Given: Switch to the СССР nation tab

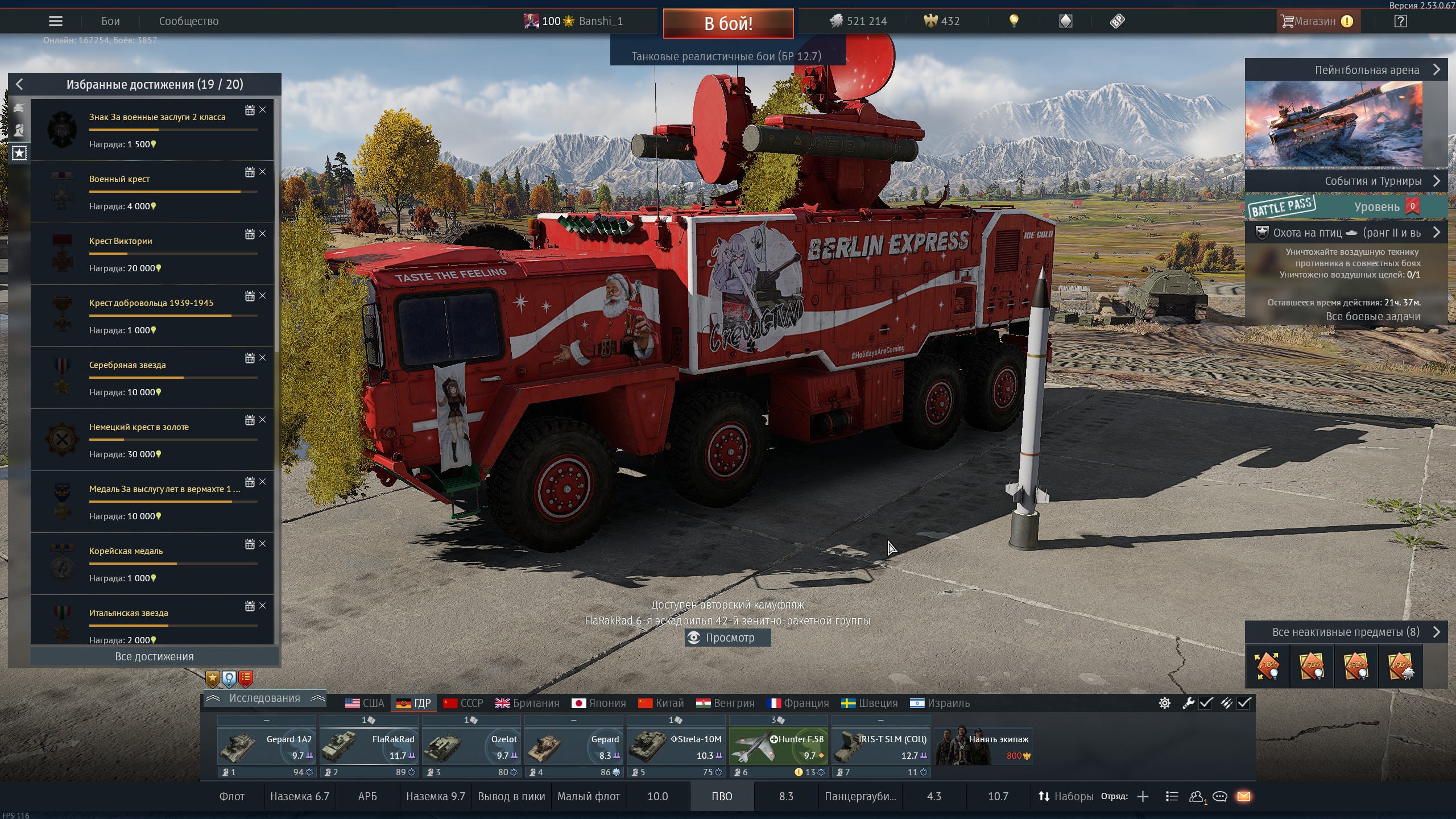Looking at the screenshot, I should 464,703.
